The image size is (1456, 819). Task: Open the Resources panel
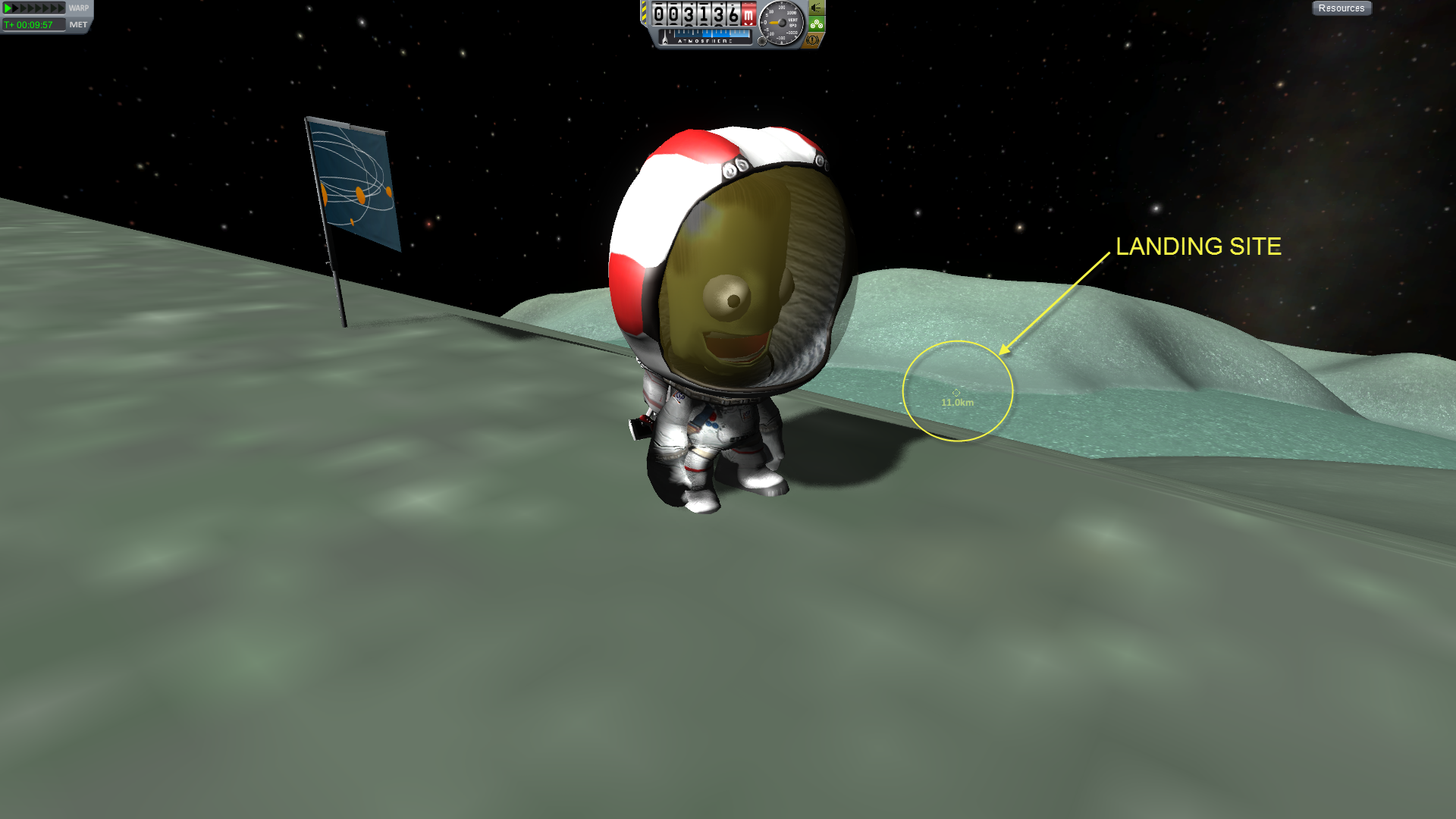click(x=1341, y=8)
